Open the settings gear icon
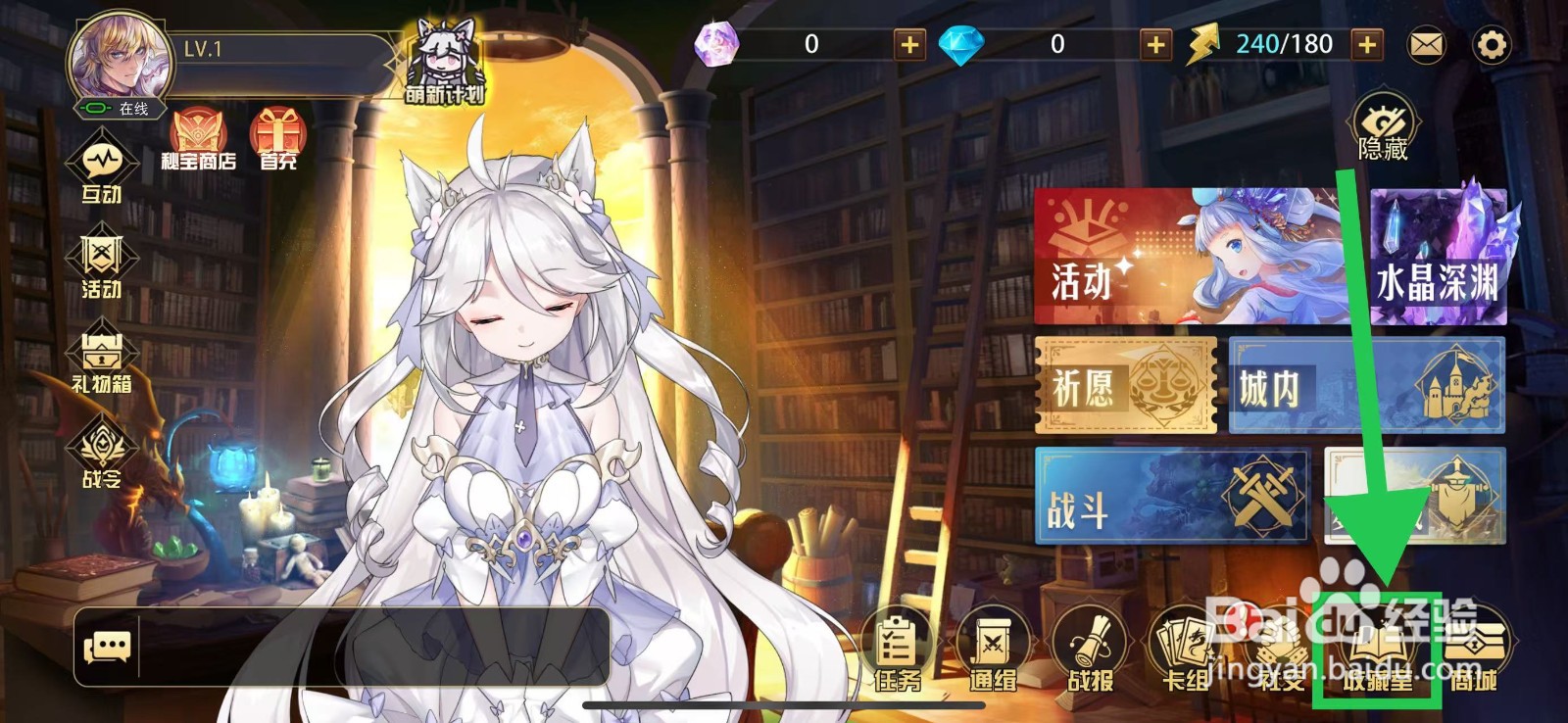1568x723 pixels. click(x=1494, y=44)
